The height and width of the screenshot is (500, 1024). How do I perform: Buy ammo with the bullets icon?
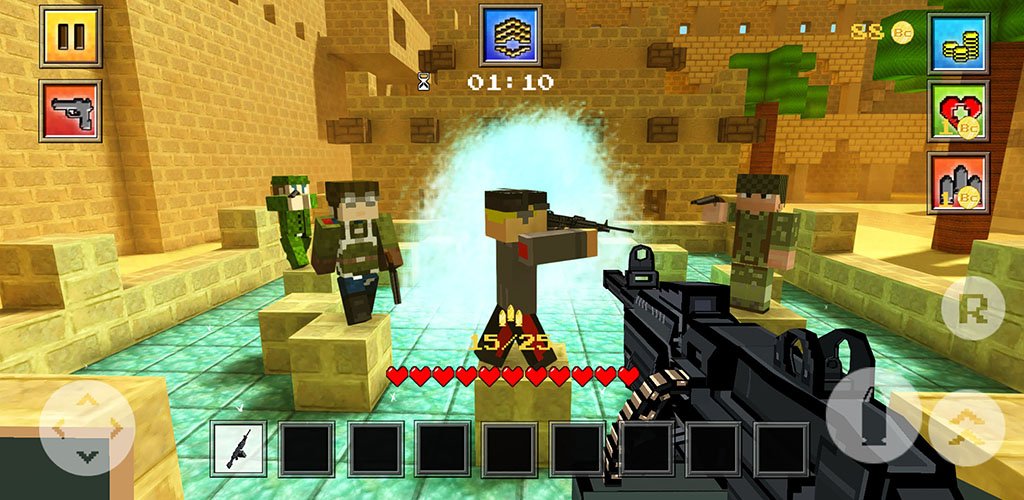958,182
